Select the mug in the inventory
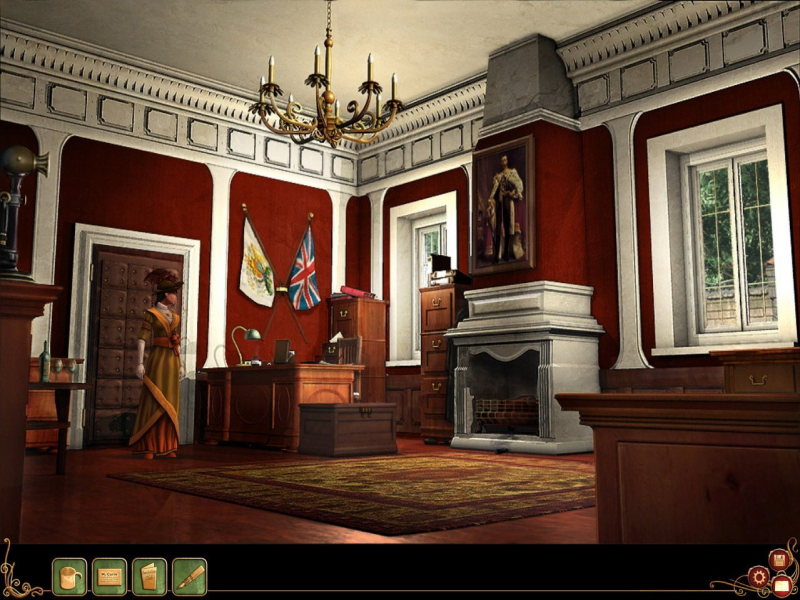This screenshot has width=800, height=600. coord(69,576)
